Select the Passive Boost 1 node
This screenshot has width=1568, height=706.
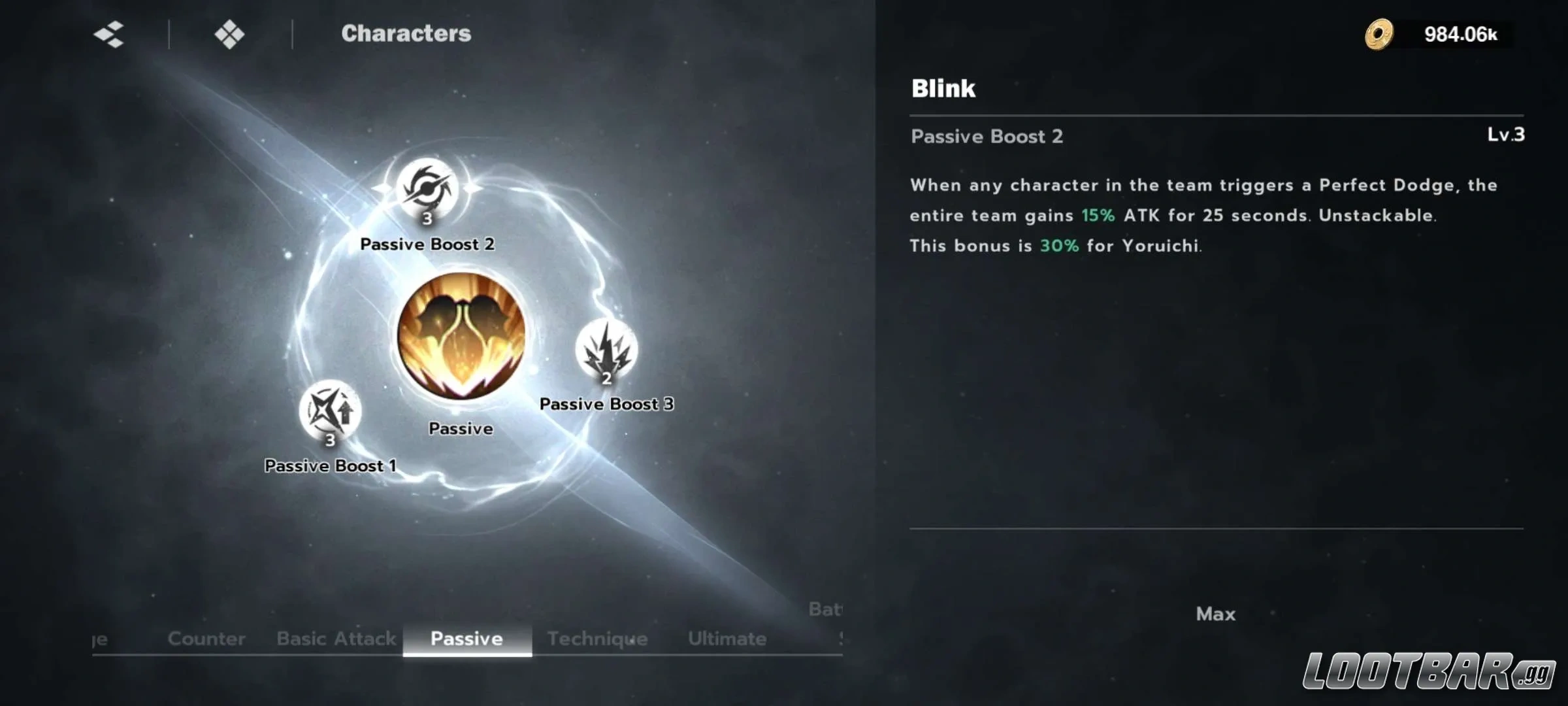330,412
